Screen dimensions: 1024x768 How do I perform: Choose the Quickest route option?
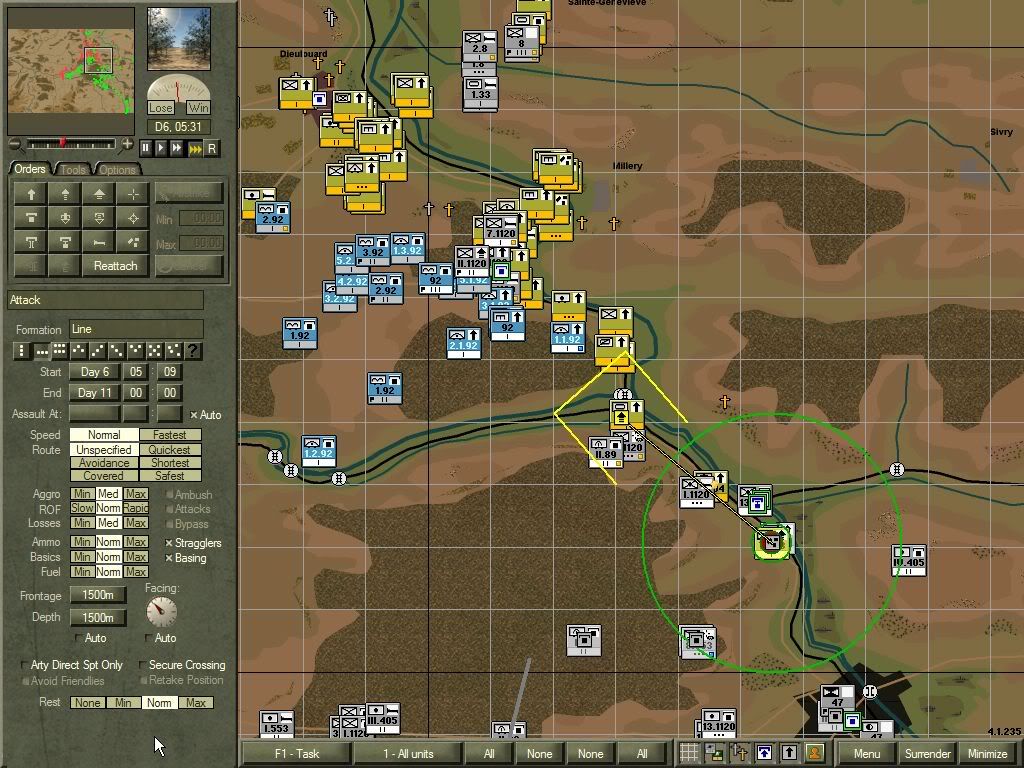point(169,450)
